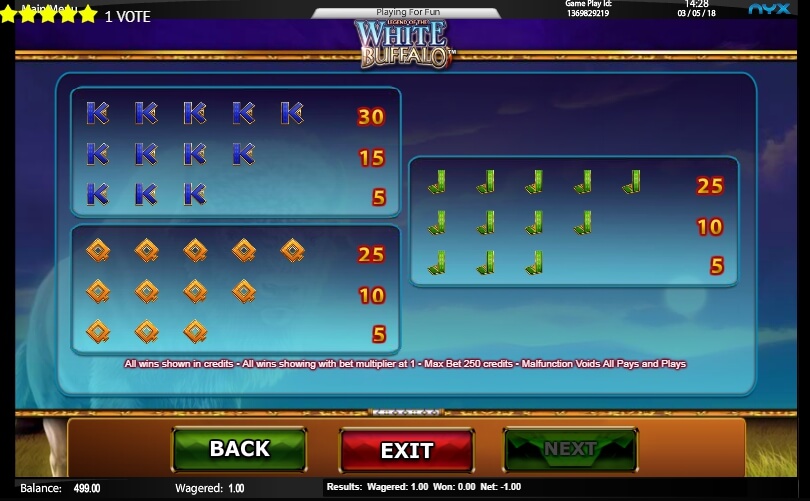Select the dimmed NEXT button

570,449
